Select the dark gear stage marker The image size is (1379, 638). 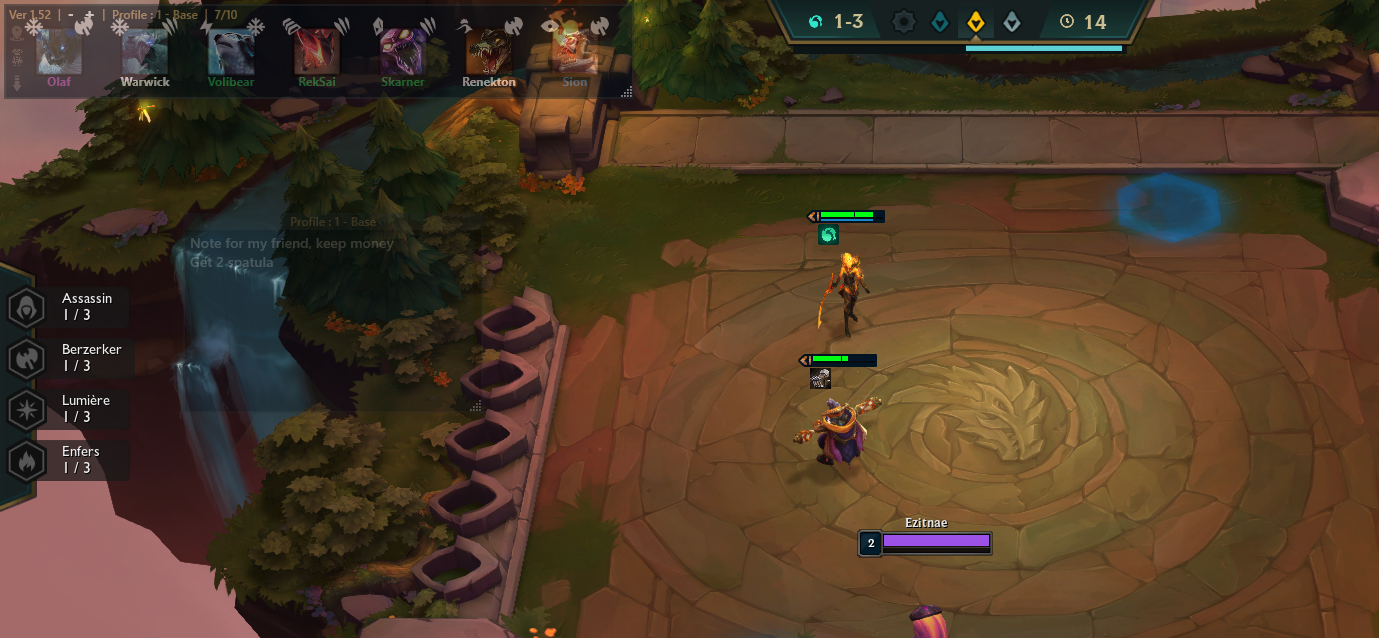pyautogui.click(x=904, y=21)
